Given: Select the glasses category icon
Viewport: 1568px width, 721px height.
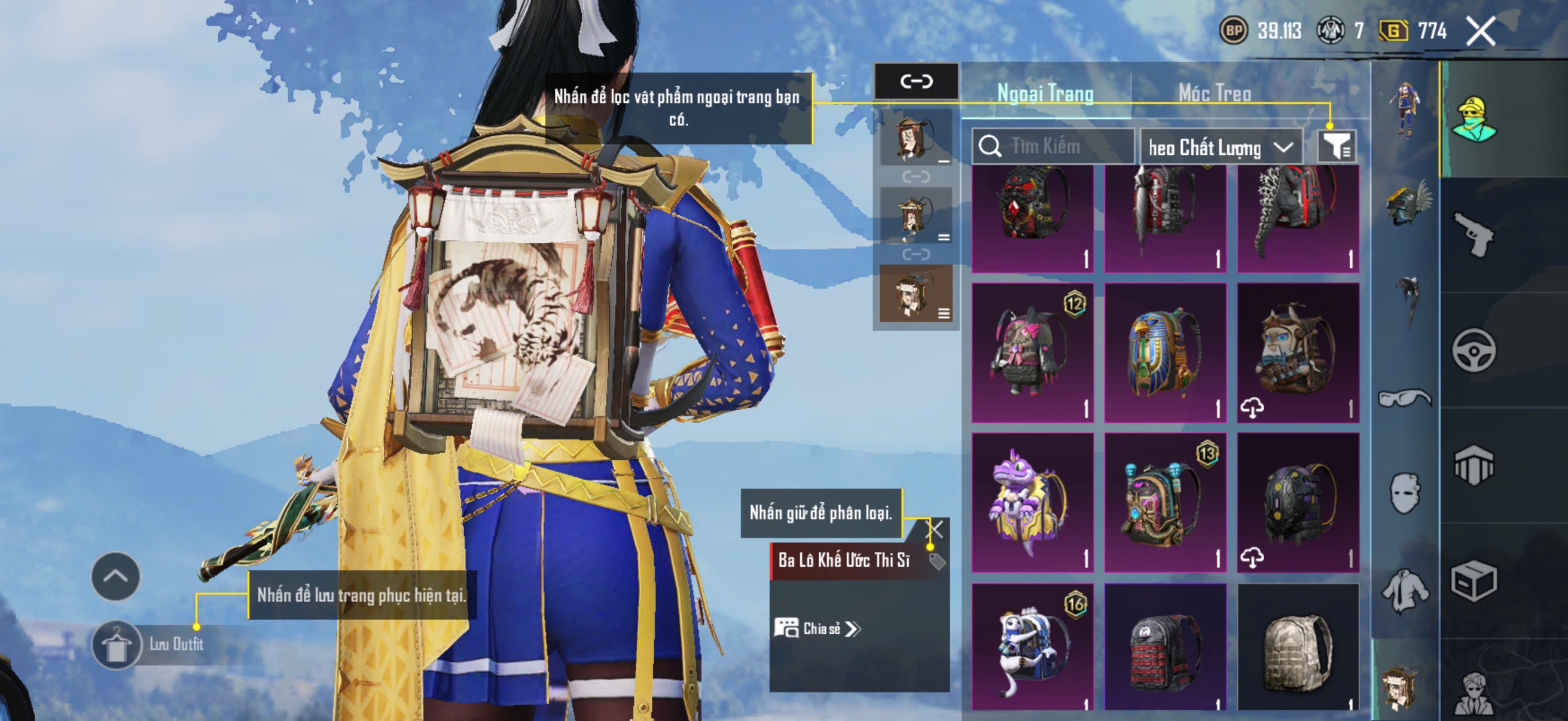Looking at the screenshot, I should pos(1404,398).
